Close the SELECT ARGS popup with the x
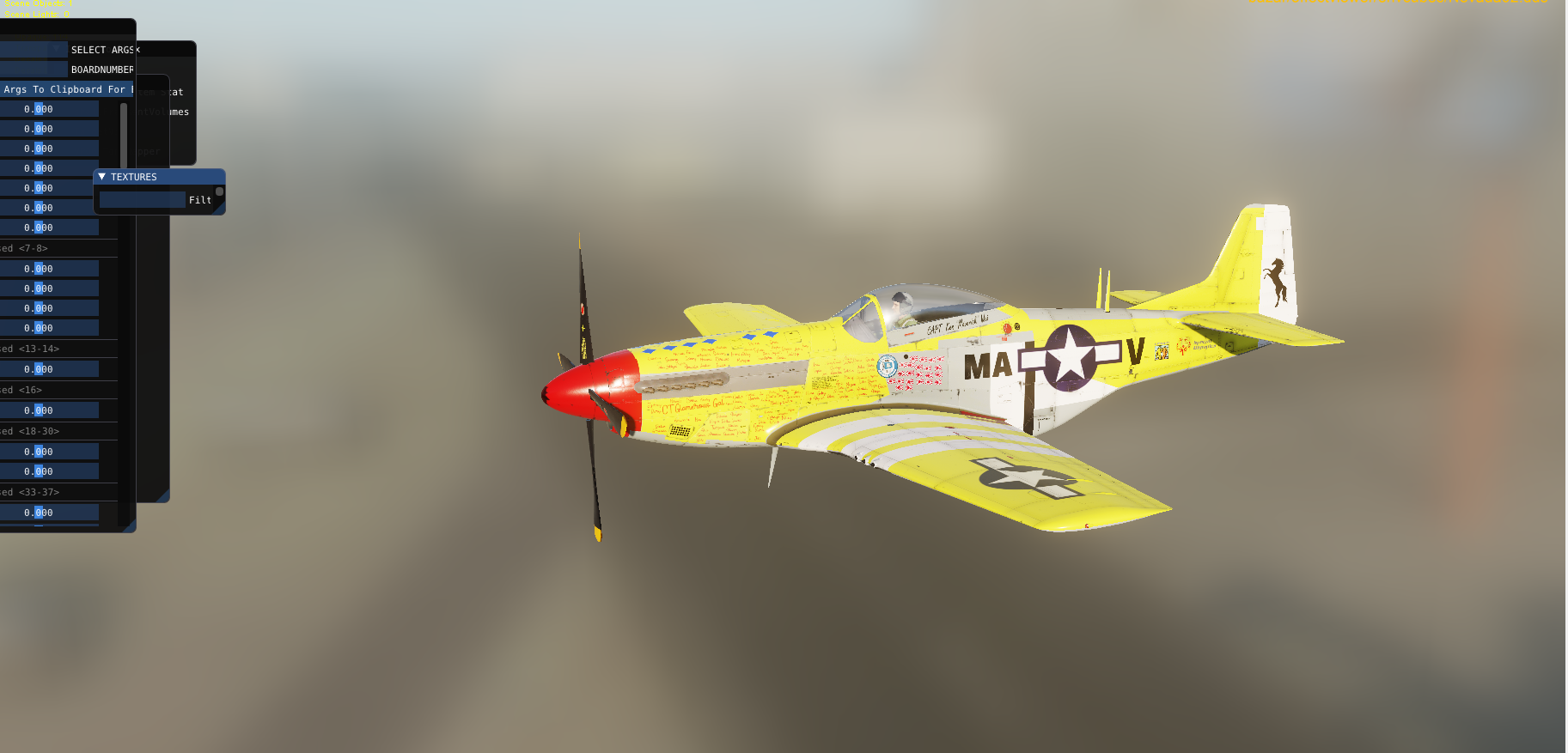Viewport: 1568px width, 753px height. pos(138,49)
